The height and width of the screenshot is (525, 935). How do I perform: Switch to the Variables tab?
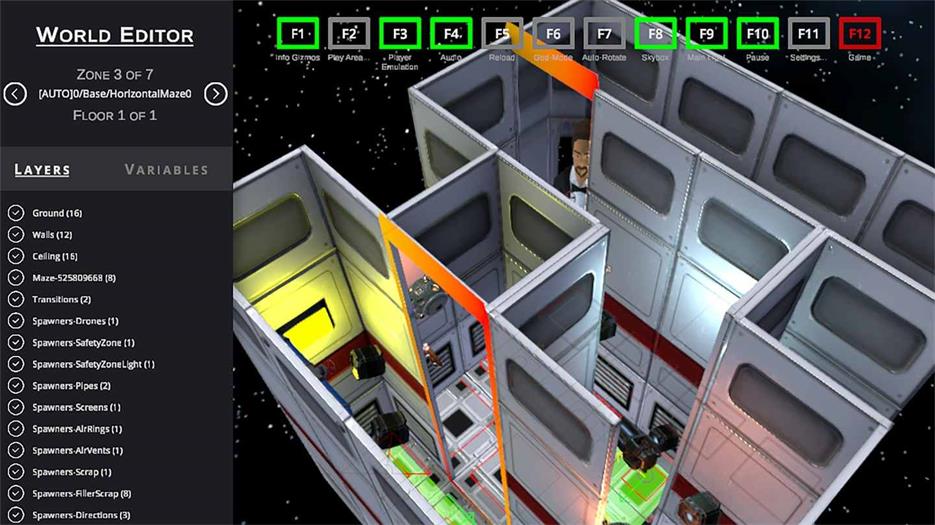click(x=166, y=169)
